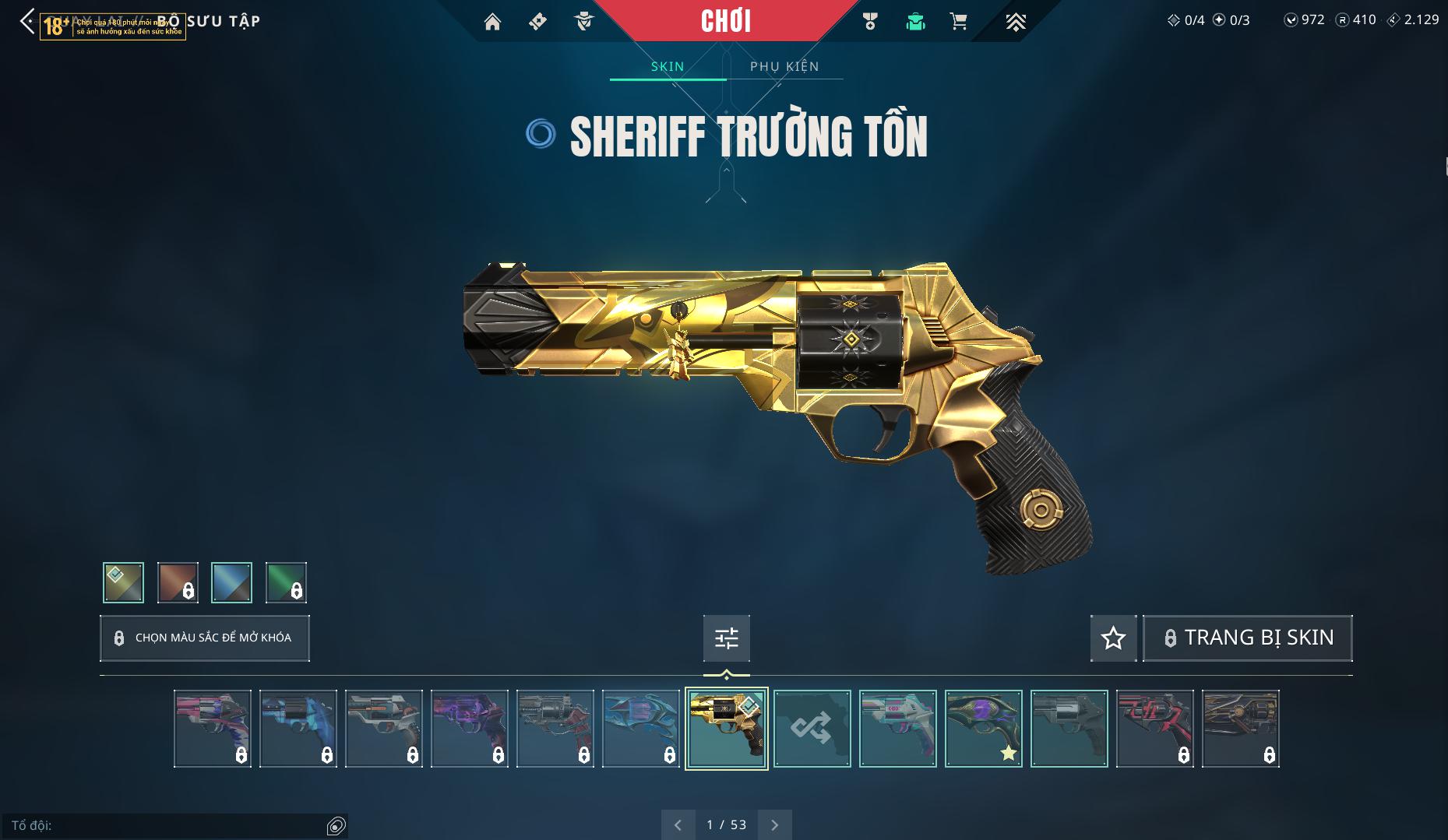1448x840 pixels.
Task: Select the SKIN tab
Action: (668, 66)
